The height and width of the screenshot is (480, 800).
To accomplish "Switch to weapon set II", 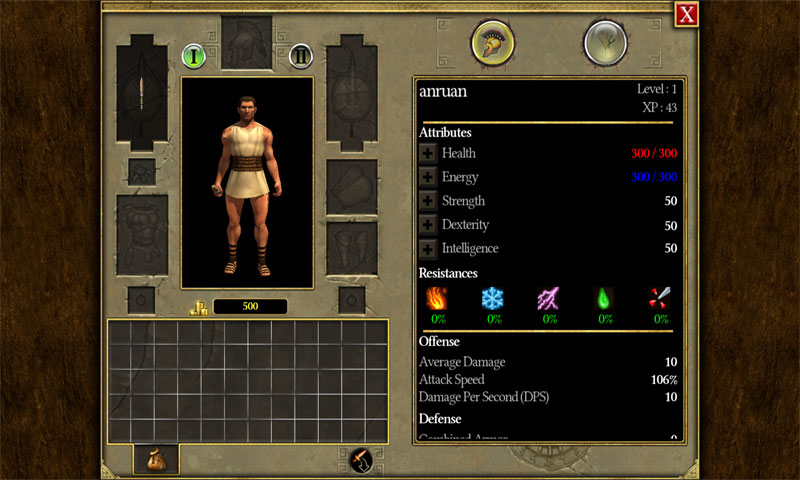I will point(301,56).
